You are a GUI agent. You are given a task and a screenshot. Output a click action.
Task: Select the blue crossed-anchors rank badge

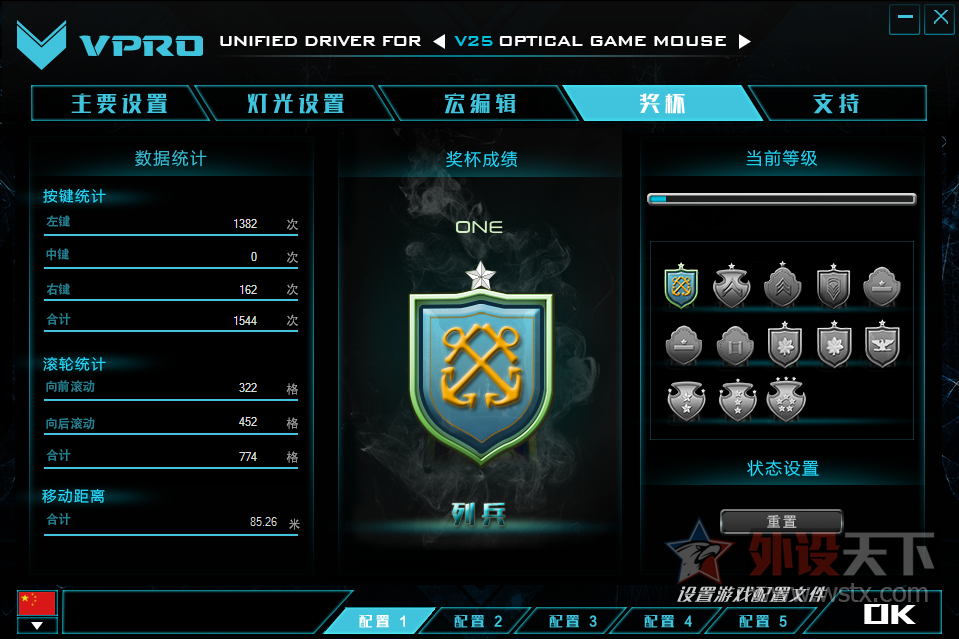(x=681, y=287)
